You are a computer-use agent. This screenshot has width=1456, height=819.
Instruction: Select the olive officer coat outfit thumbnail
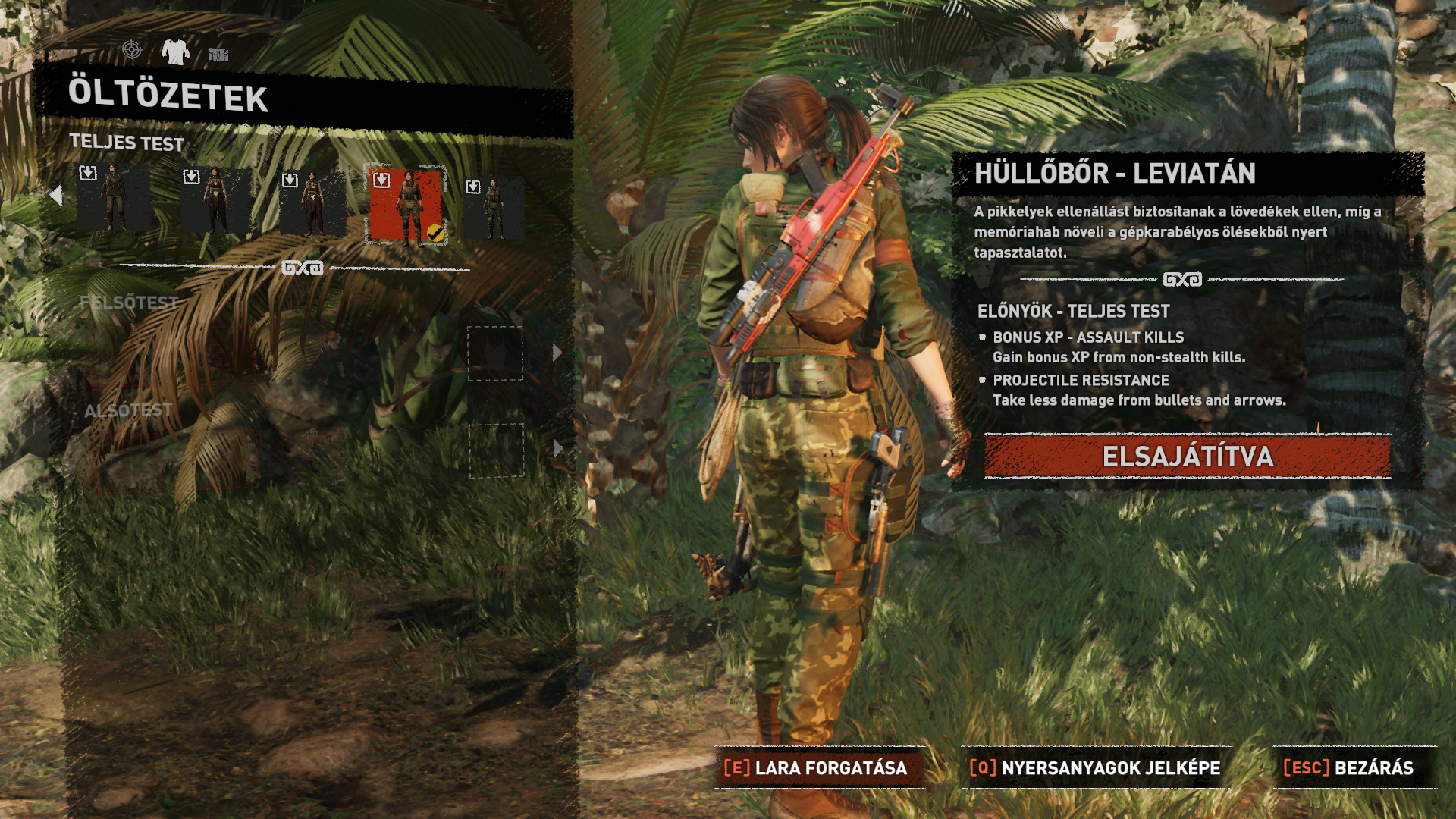tap(114, 198)
